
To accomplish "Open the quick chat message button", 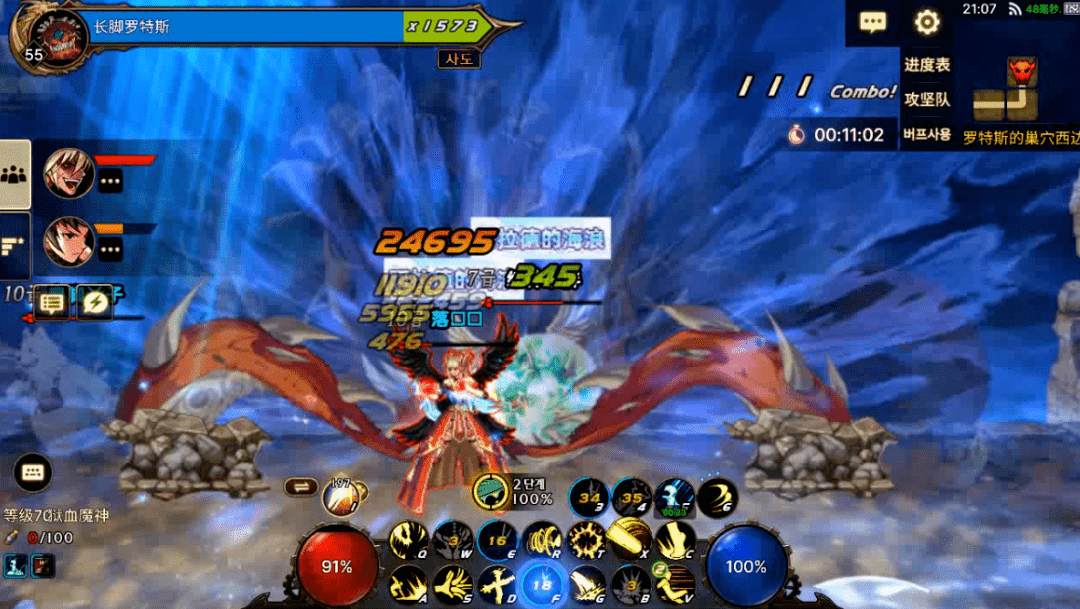I will point(53,302).
